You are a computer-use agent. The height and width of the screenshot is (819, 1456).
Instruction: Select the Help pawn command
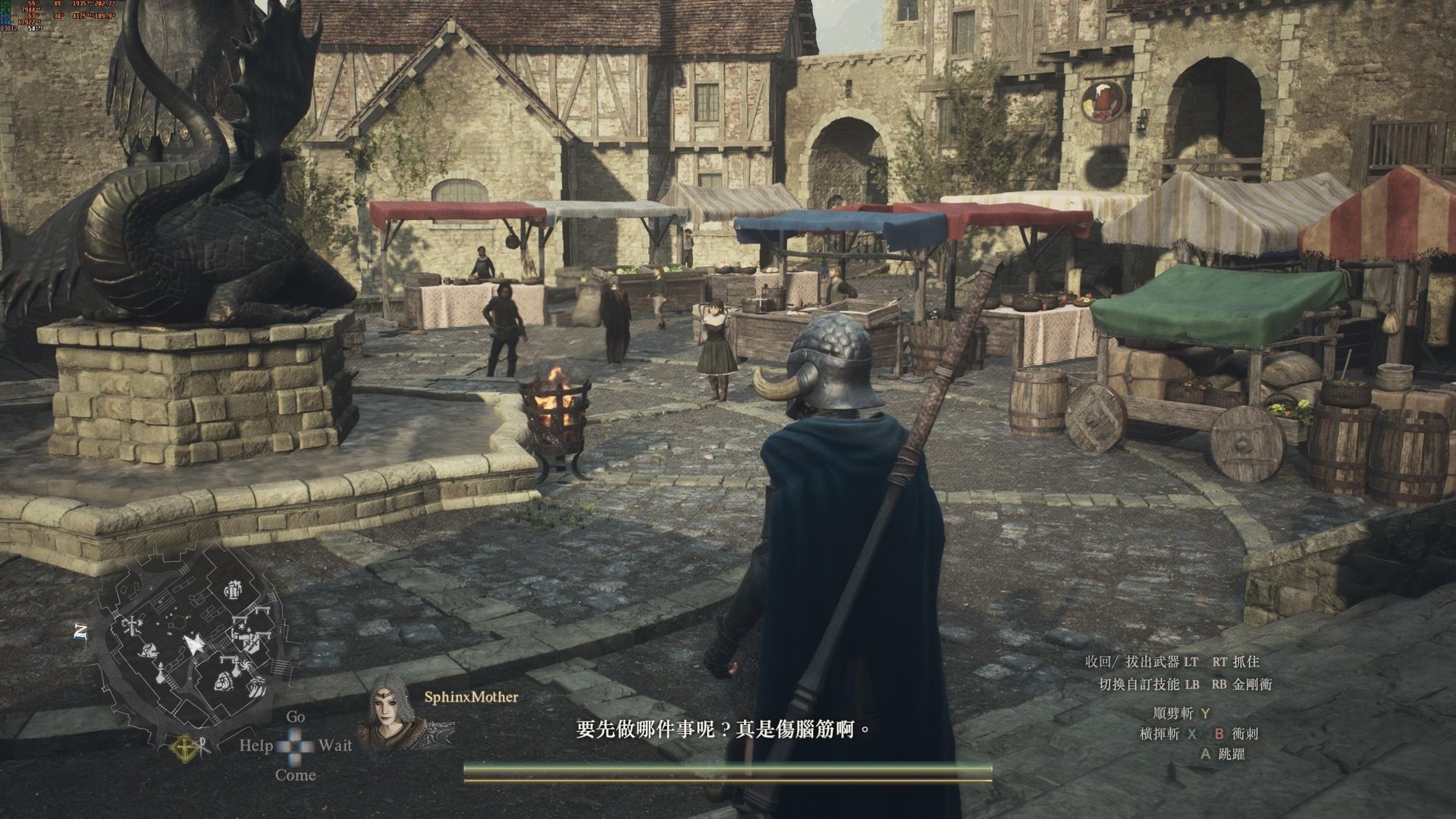256,745
